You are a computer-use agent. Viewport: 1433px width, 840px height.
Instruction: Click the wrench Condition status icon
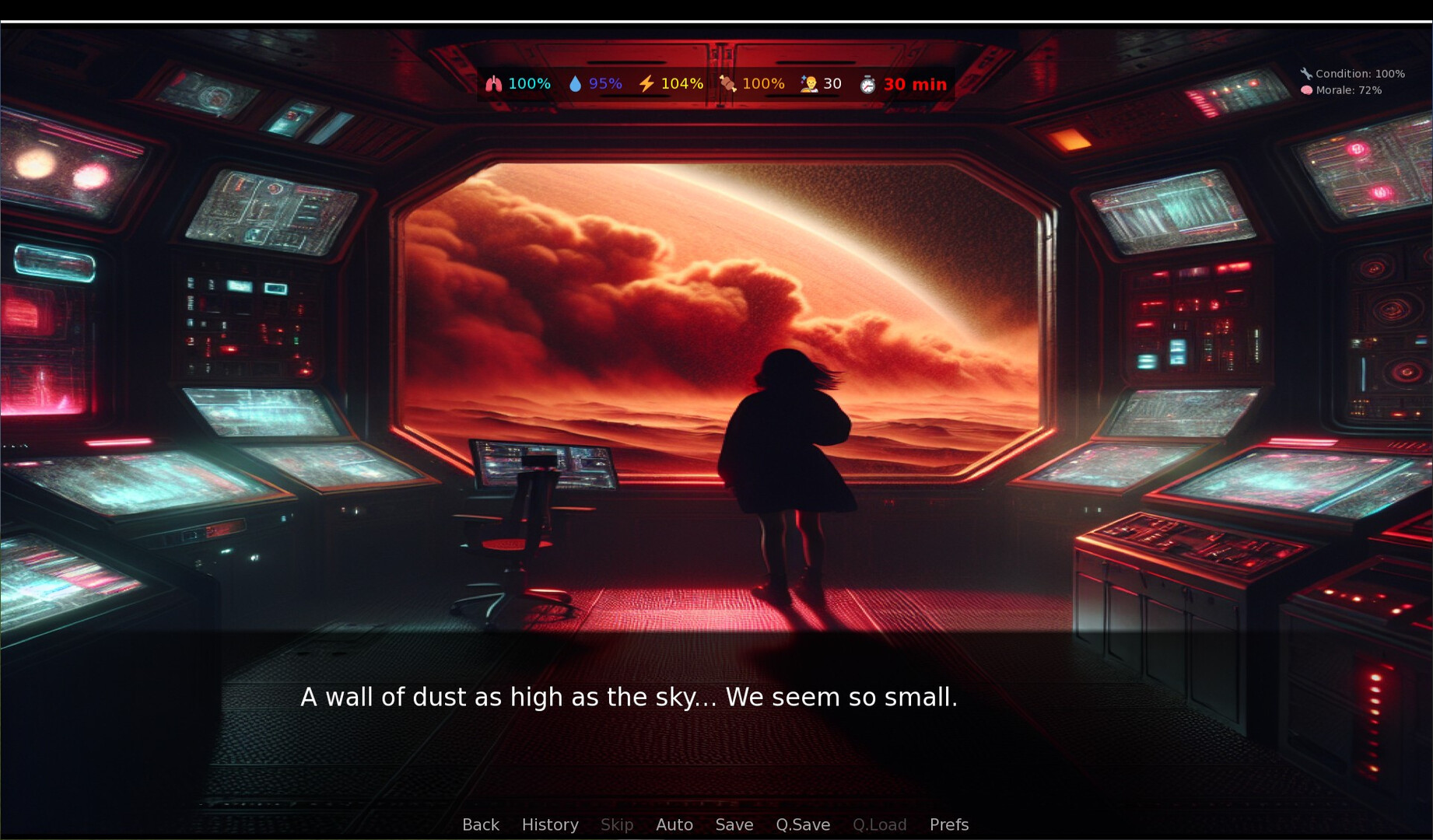[1305, 74]
